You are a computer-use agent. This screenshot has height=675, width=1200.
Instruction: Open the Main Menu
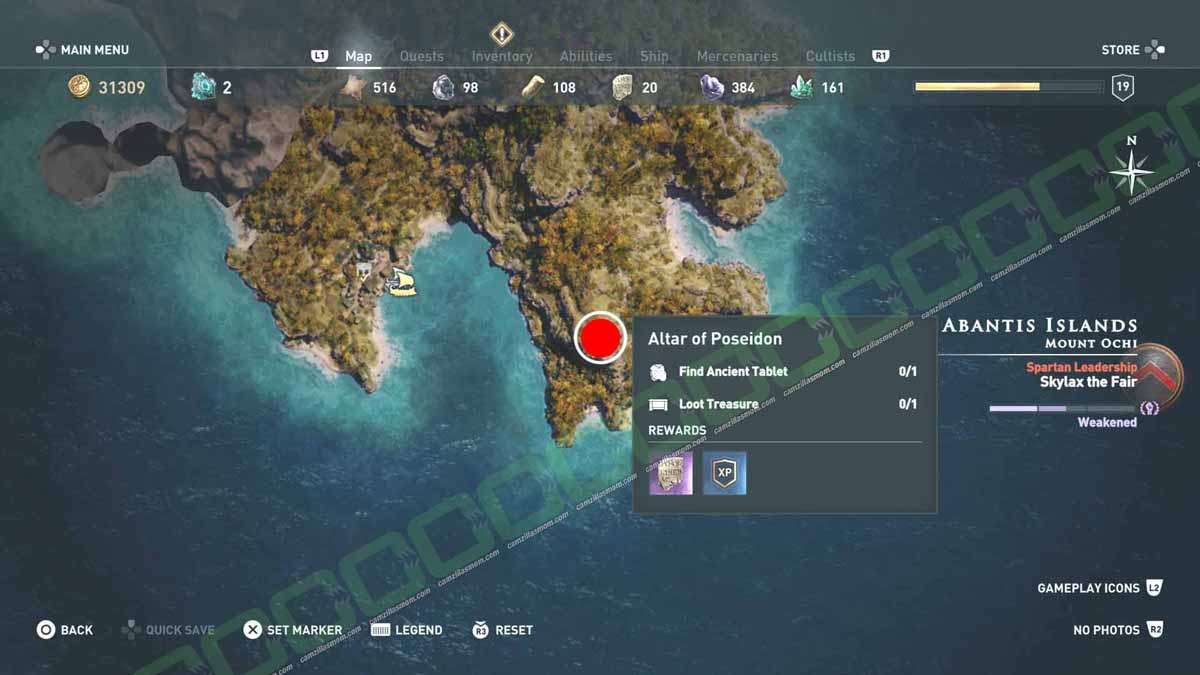click(x=83, y=49)
